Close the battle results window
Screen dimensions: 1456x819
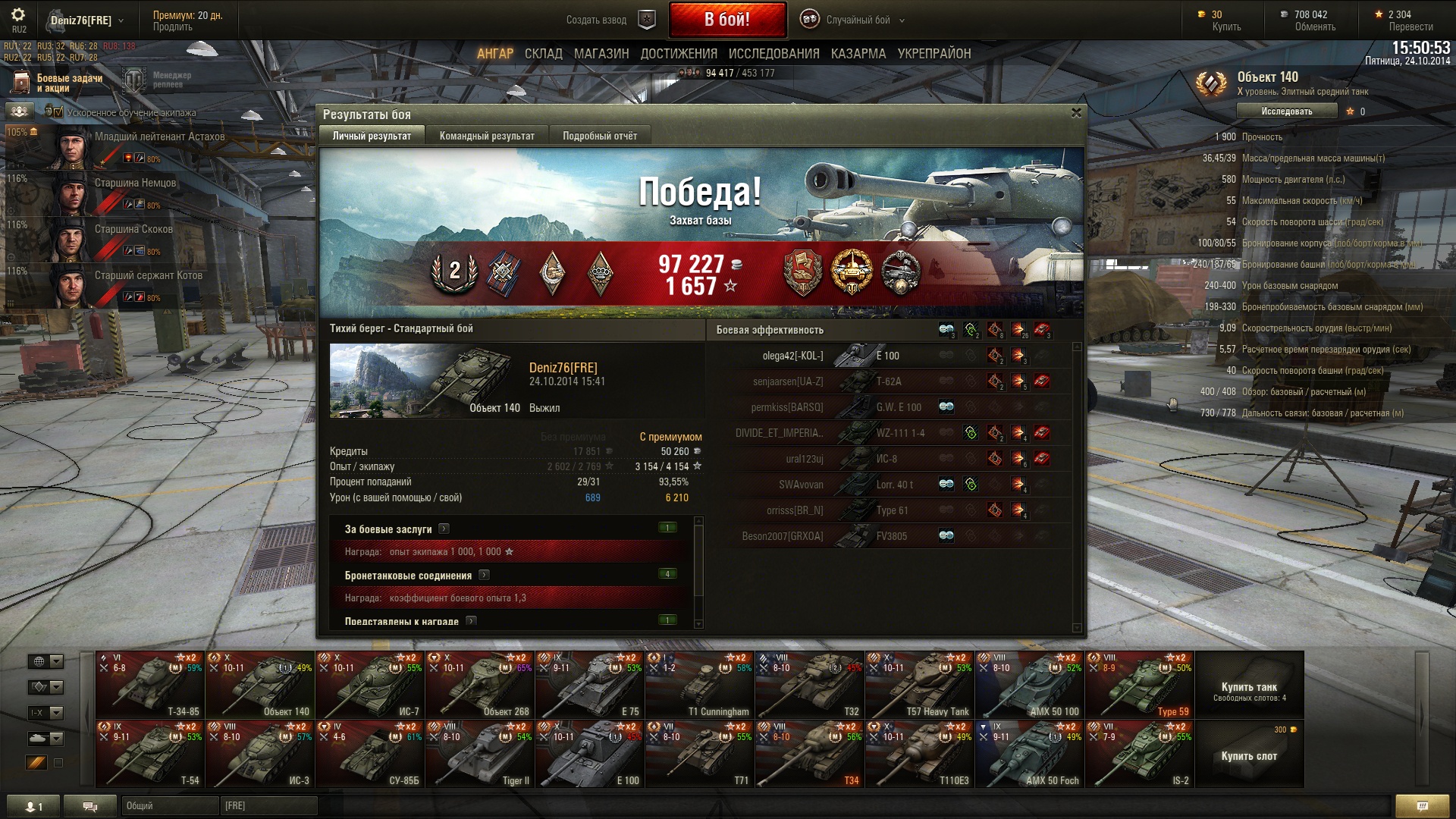(x=1076, y=113)
